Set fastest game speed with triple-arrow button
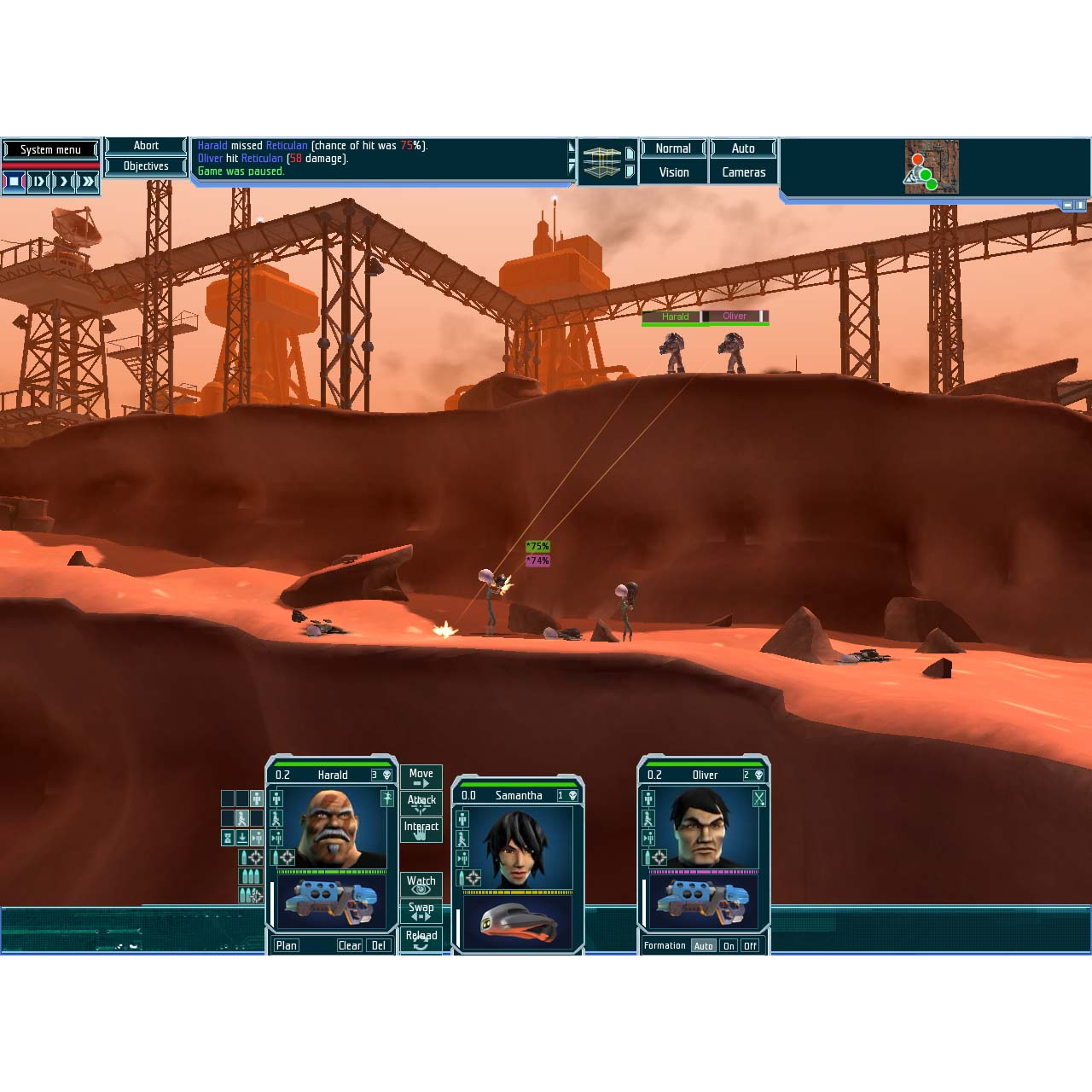1092x1092 pixels. tap(88, 181)
